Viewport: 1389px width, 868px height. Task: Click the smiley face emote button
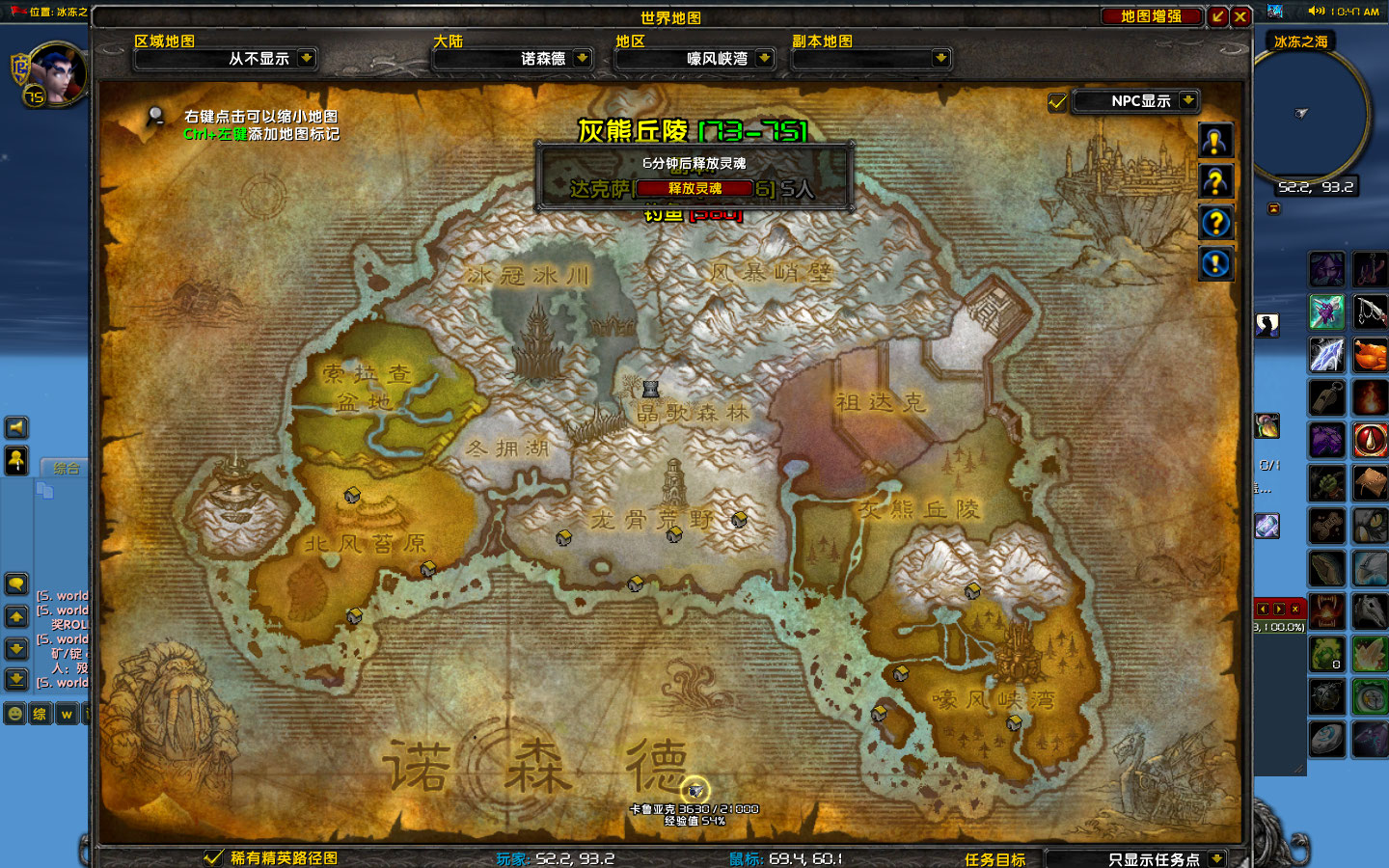pos(14,714)
